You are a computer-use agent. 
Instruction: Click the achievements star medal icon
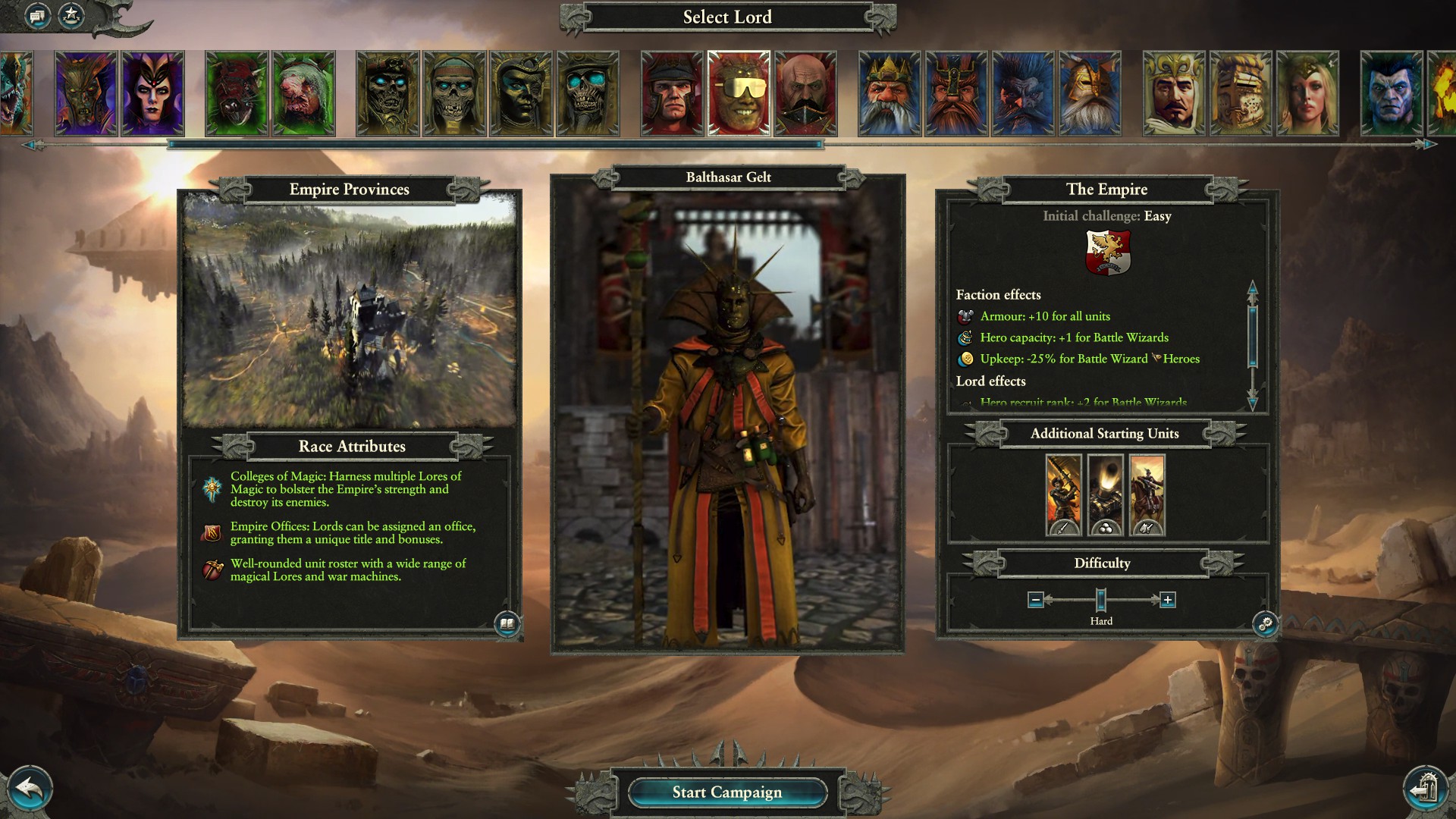coord(70,15)
